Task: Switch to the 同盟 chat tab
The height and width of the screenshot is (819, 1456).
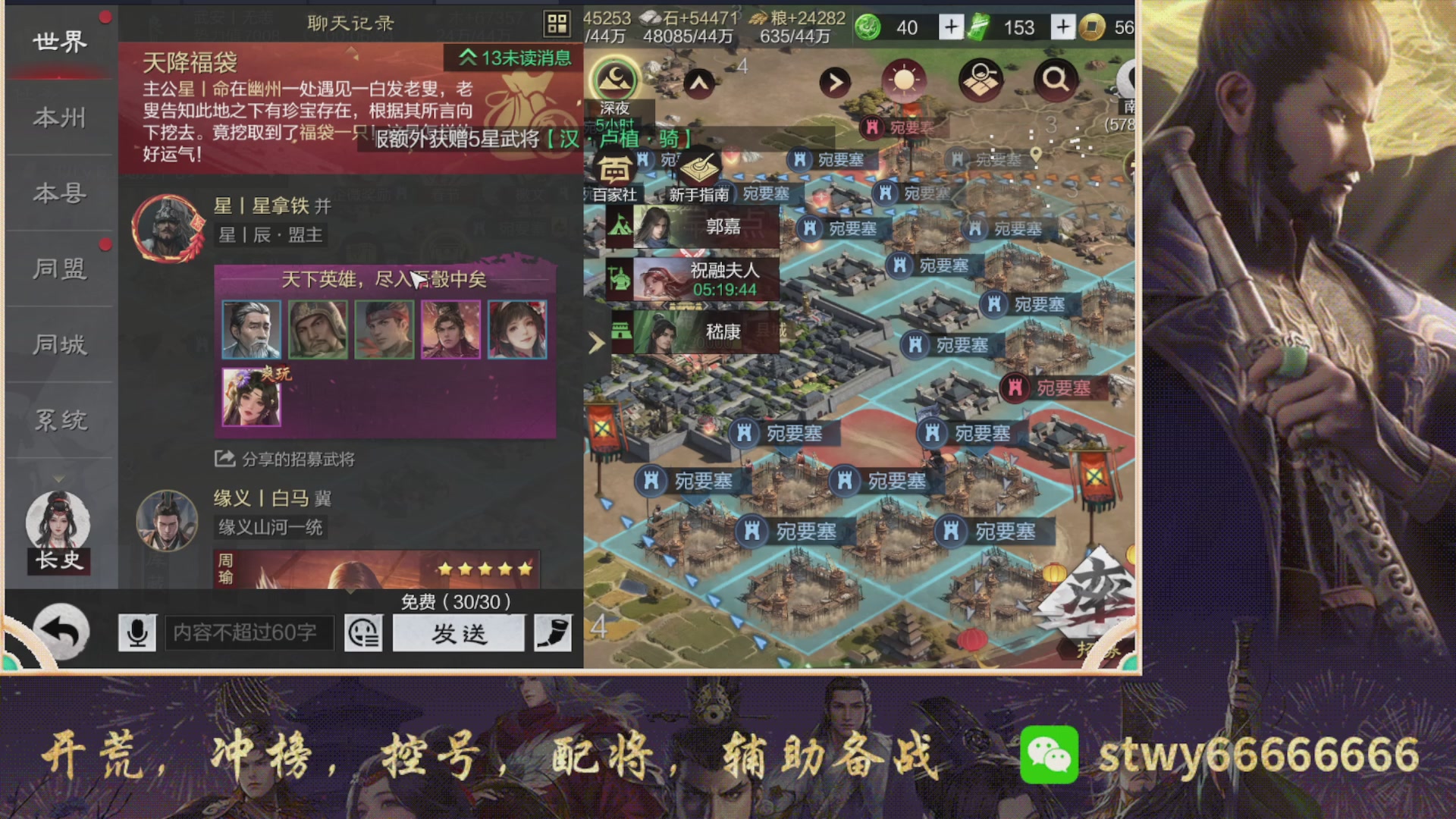Action: pyautogui.click(x=59, y=269)
